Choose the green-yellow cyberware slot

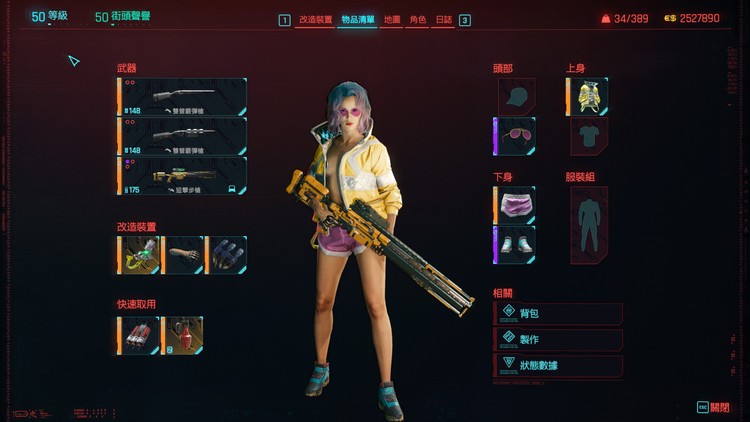(139, 255)
